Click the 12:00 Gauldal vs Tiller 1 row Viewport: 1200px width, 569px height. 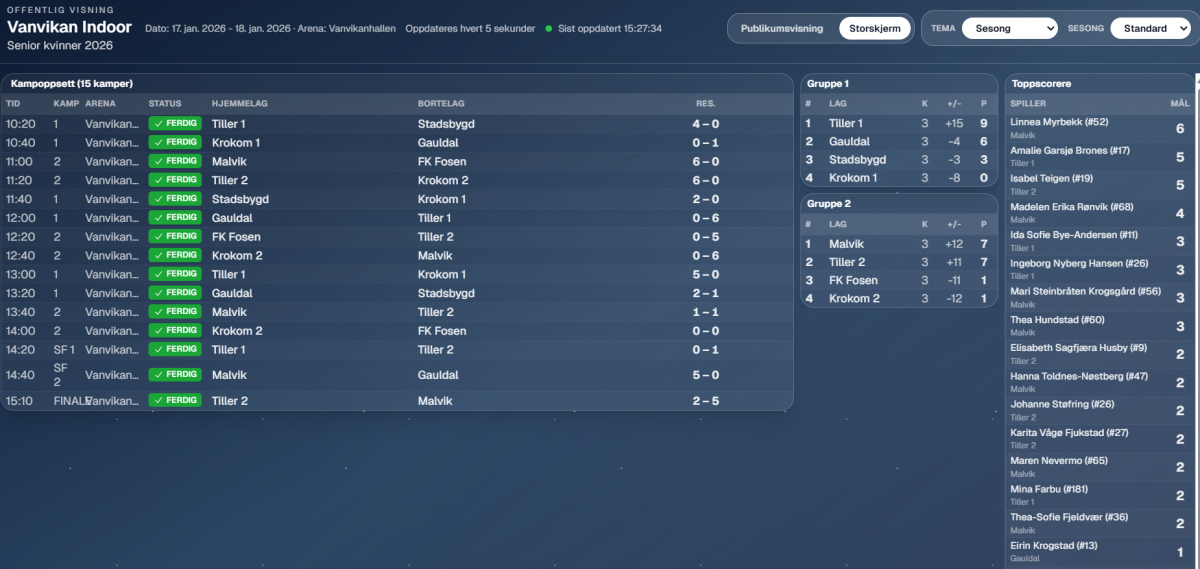pyautogui.click(x=397, y=218)
